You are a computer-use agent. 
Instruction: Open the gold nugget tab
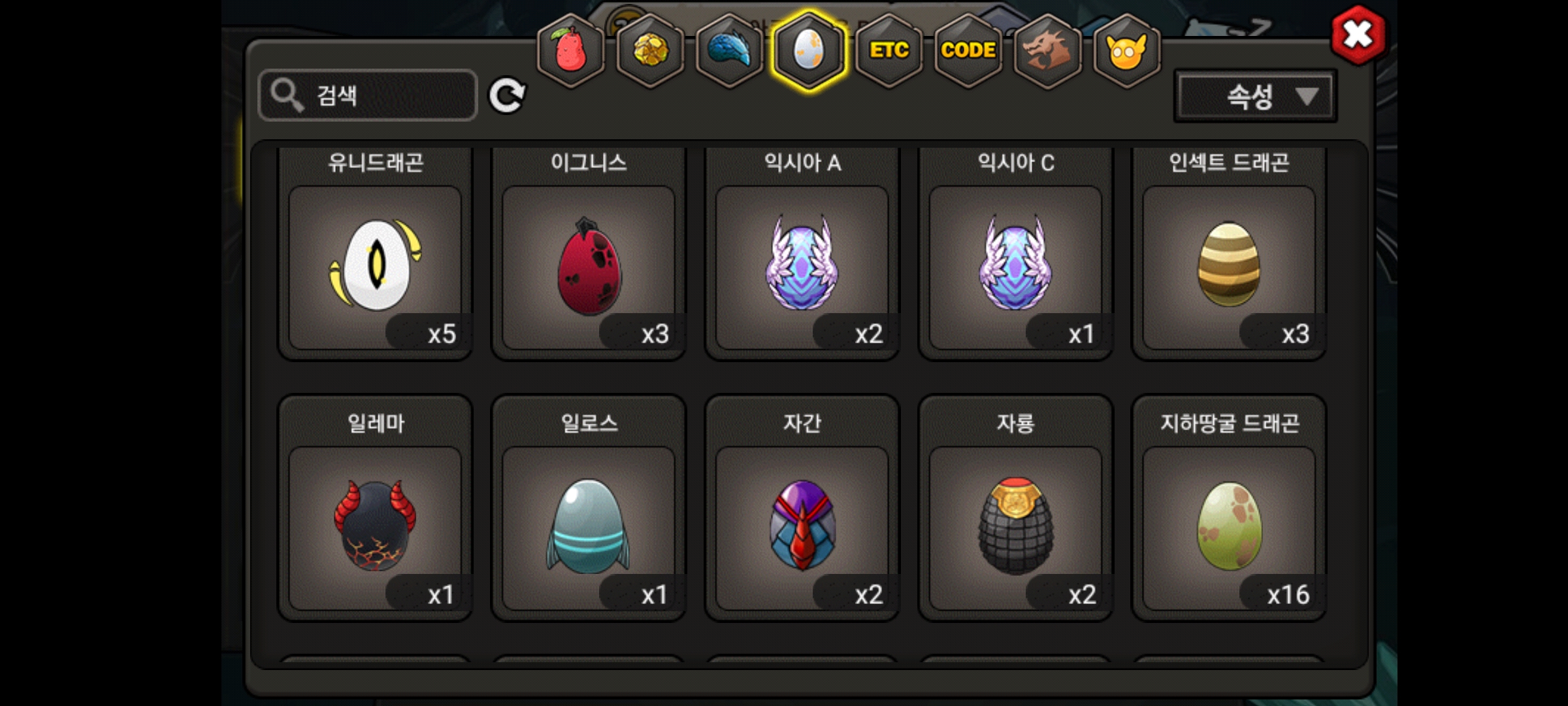point(650,51)
